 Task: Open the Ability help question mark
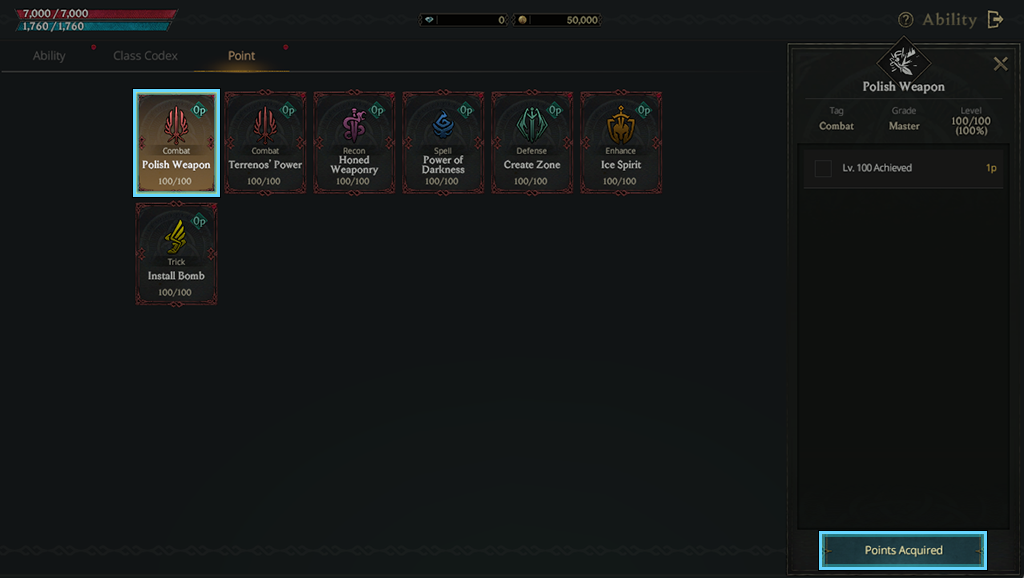tap(906, 20)
